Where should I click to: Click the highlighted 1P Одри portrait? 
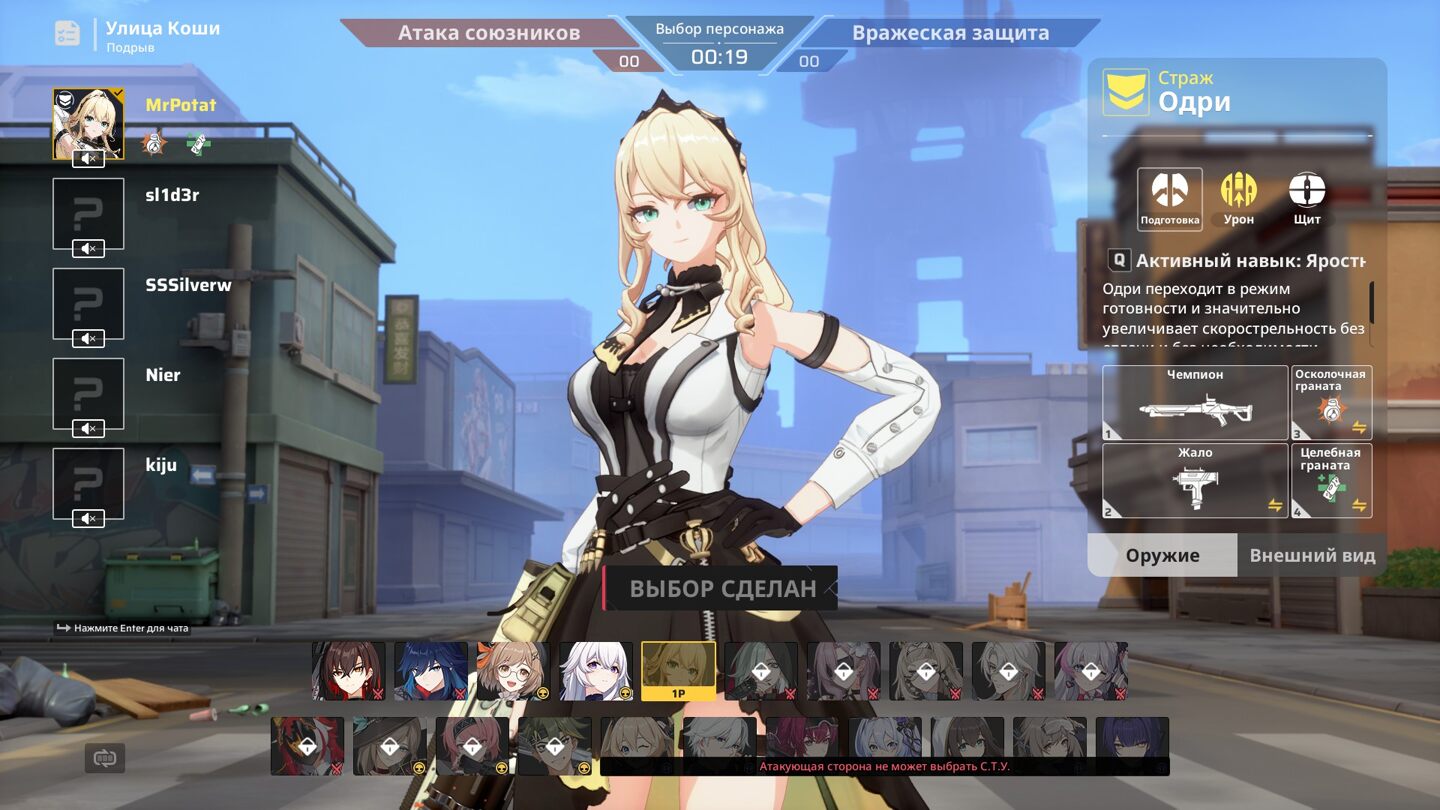[678, 671]
